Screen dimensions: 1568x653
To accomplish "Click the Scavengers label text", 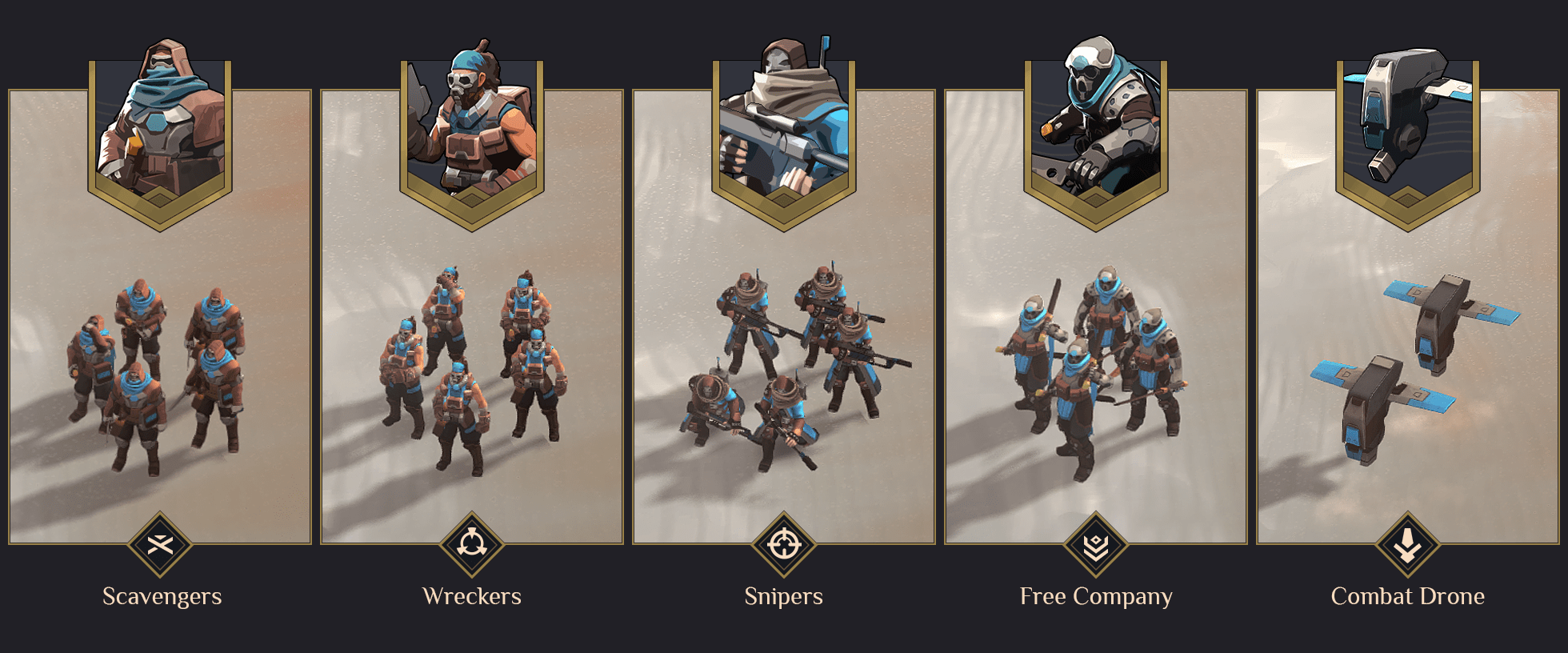I will coord(162,596).
